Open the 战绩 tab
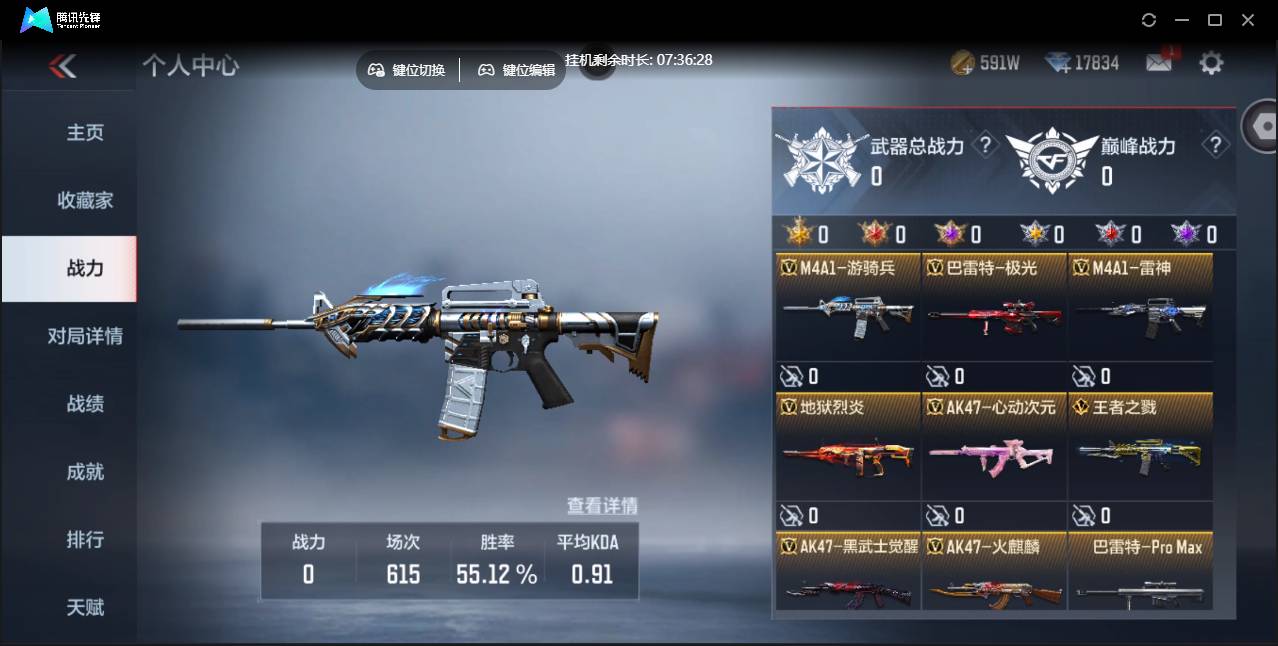The width and height of the screenshot is (1278, 646). 85,404
